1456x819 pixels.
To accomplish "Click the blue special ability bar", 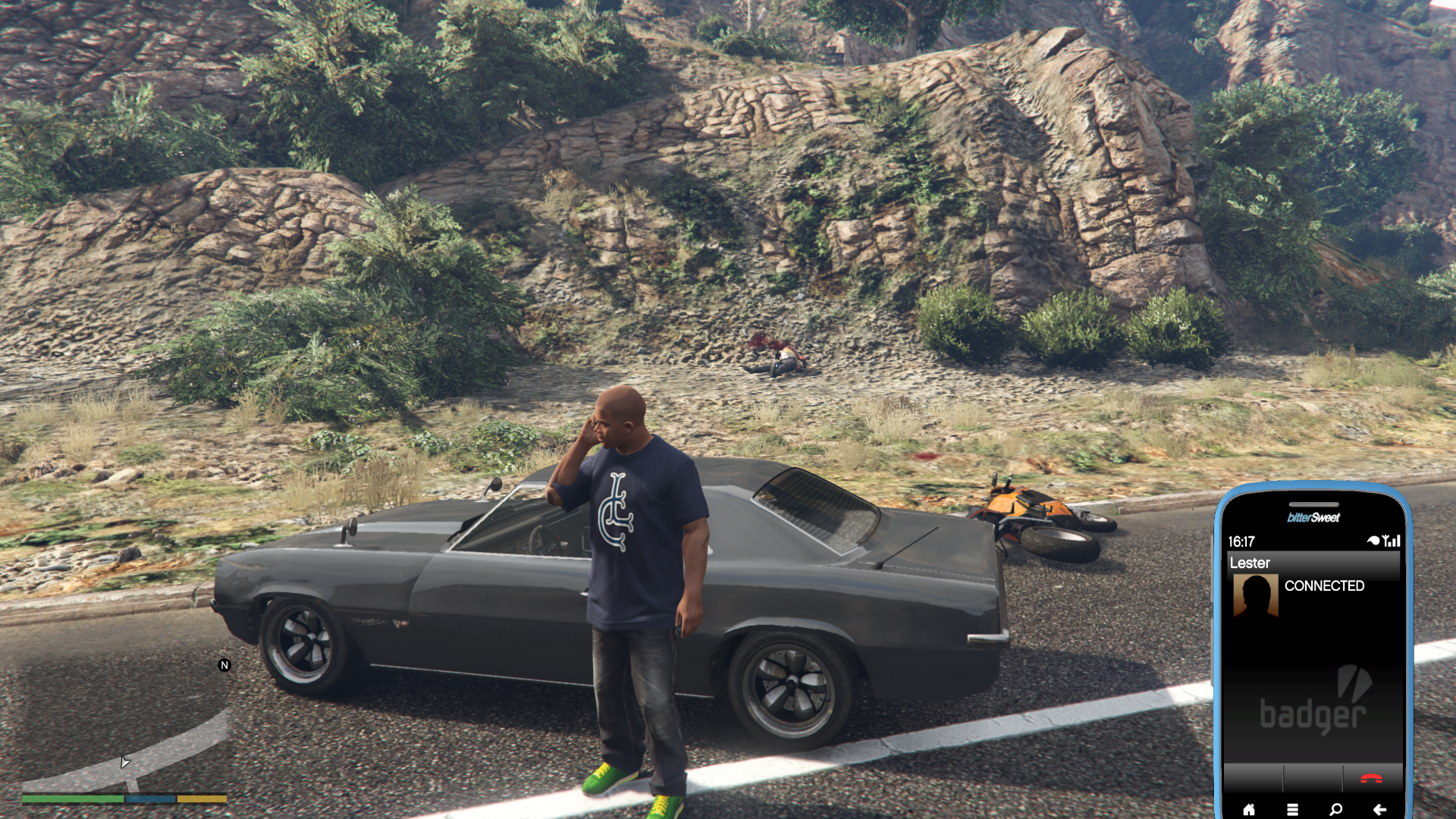I will pos(152,799).
